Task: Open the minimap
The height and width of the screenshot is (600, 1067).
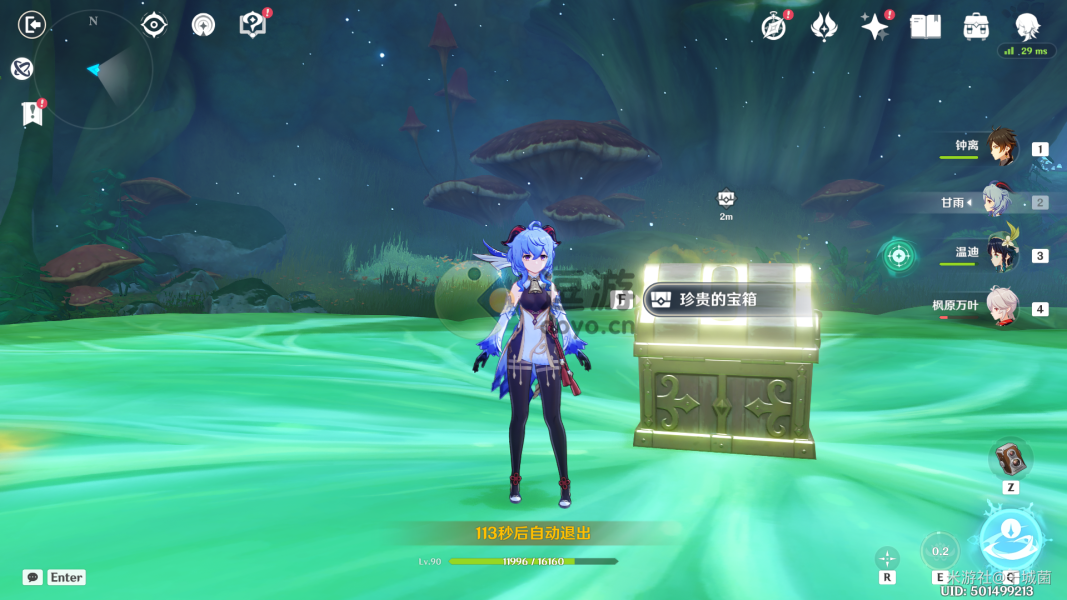Action: coord(93,70)
